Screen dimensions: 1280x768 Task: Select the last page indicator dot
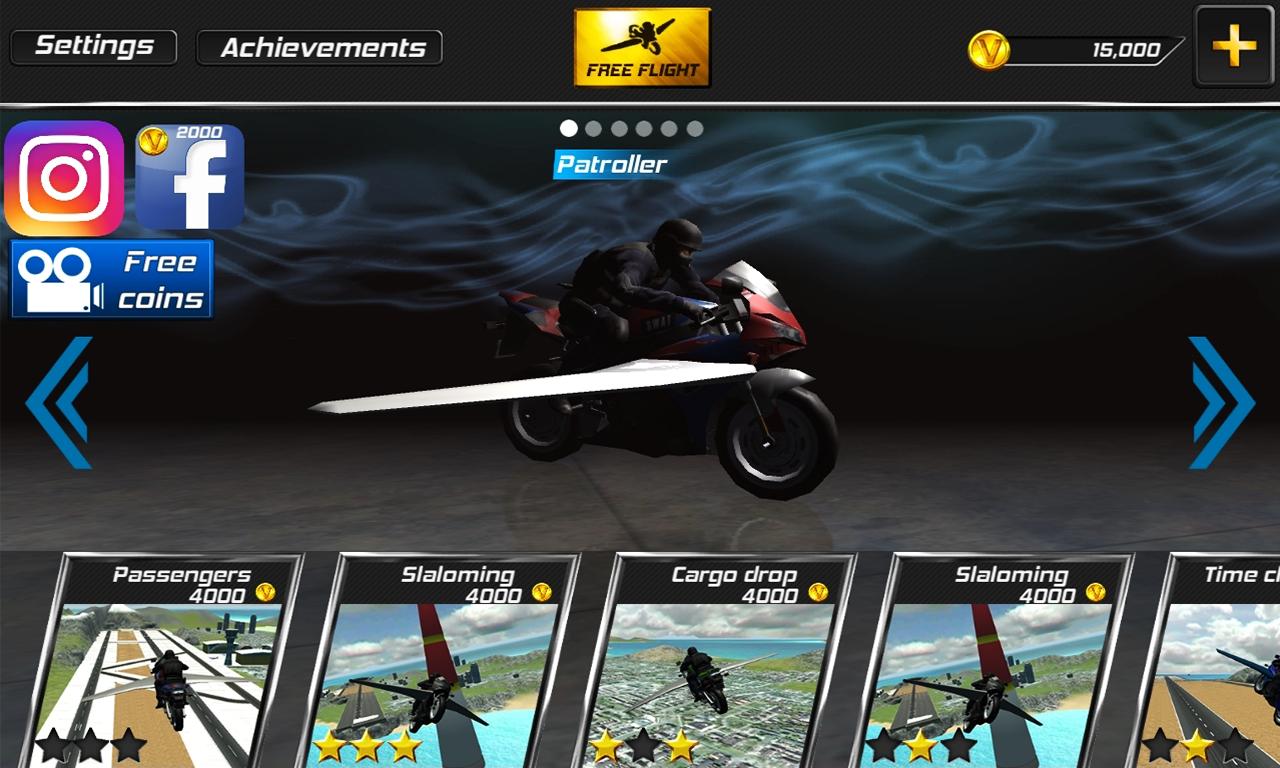pos(694,128)
